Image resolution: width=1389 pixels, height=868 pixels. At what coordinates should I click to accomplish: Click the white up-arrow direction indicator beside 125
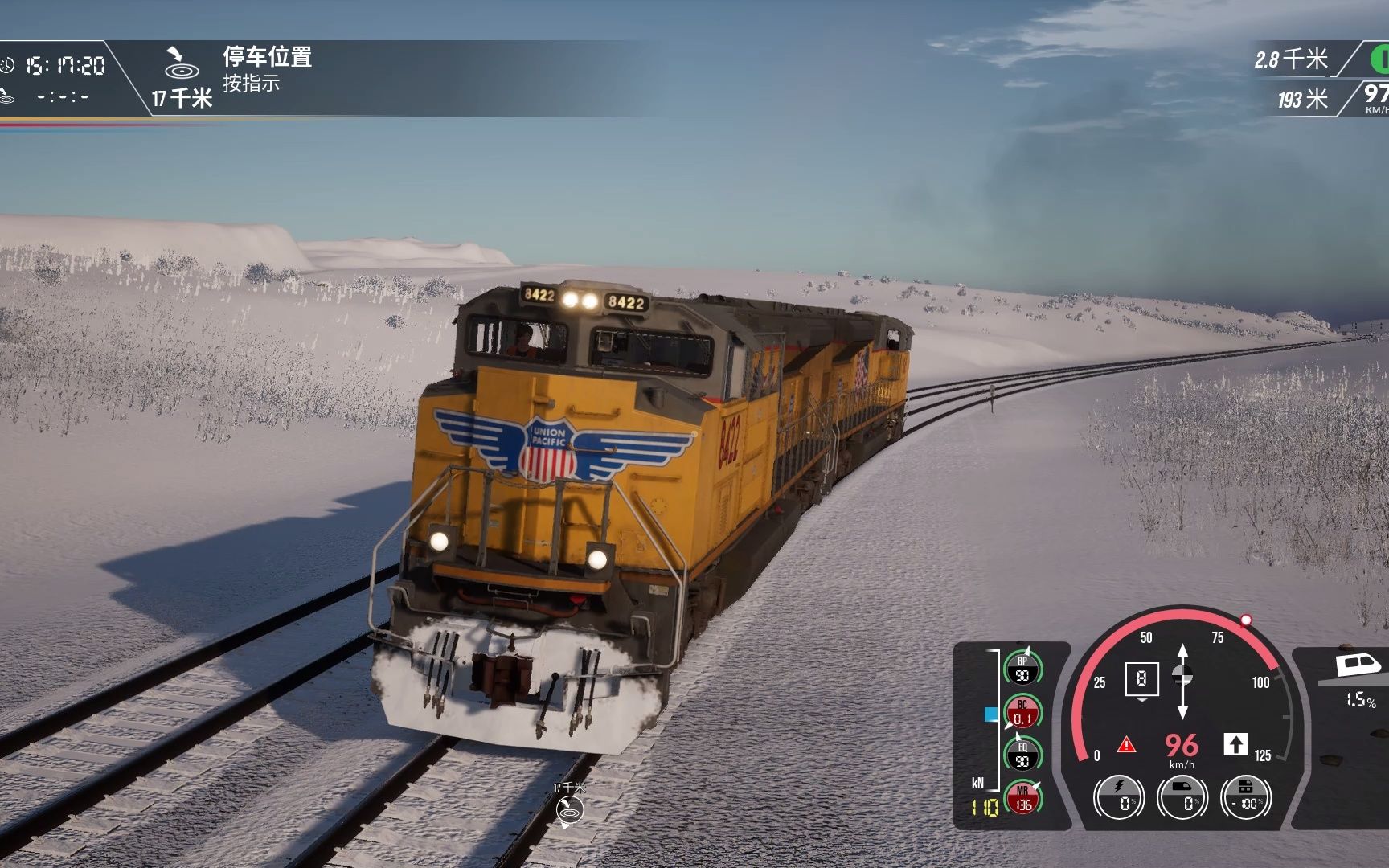pos(1236,744)
